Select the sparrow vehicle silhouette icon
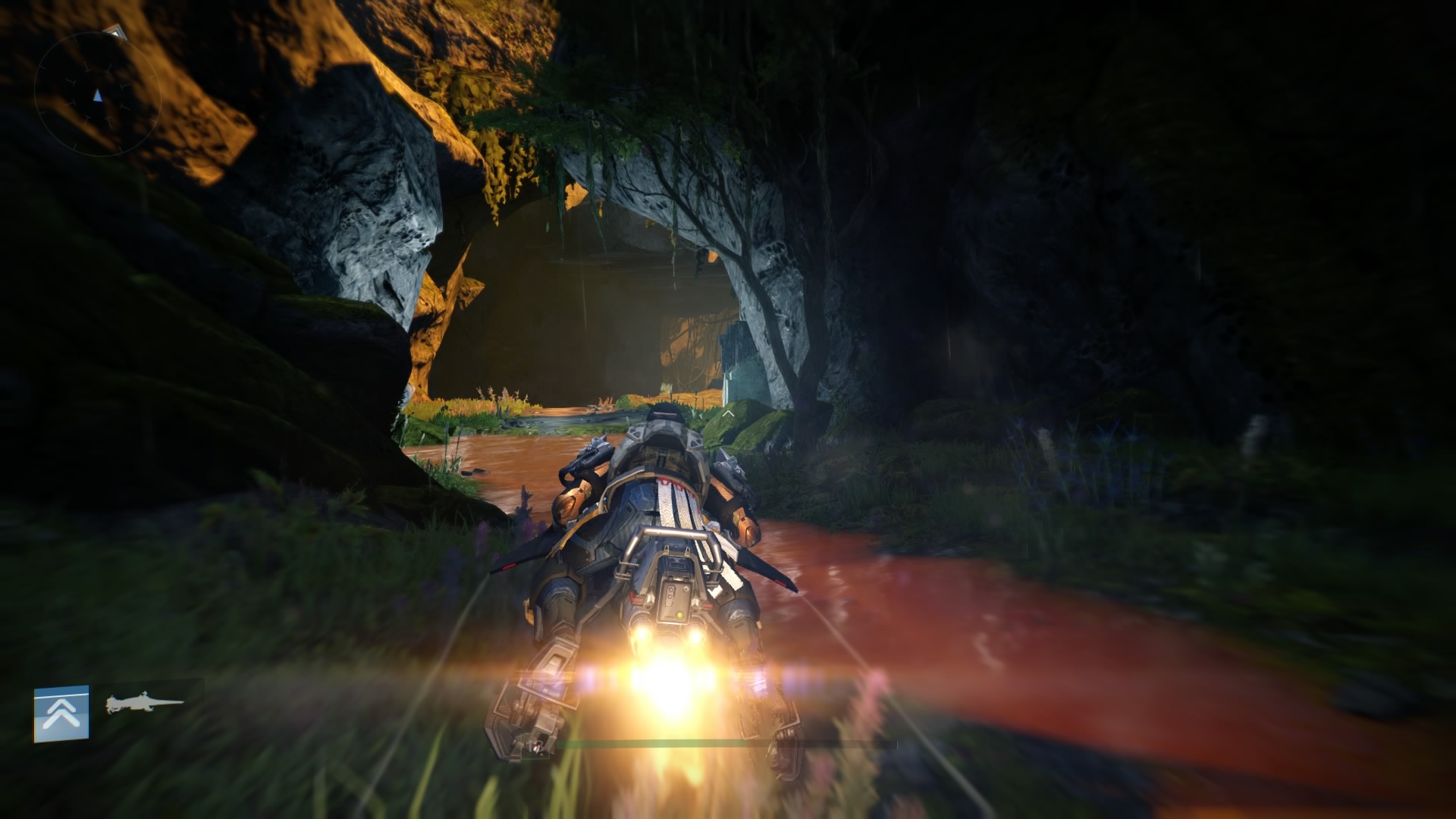 [x=144, y=704]
